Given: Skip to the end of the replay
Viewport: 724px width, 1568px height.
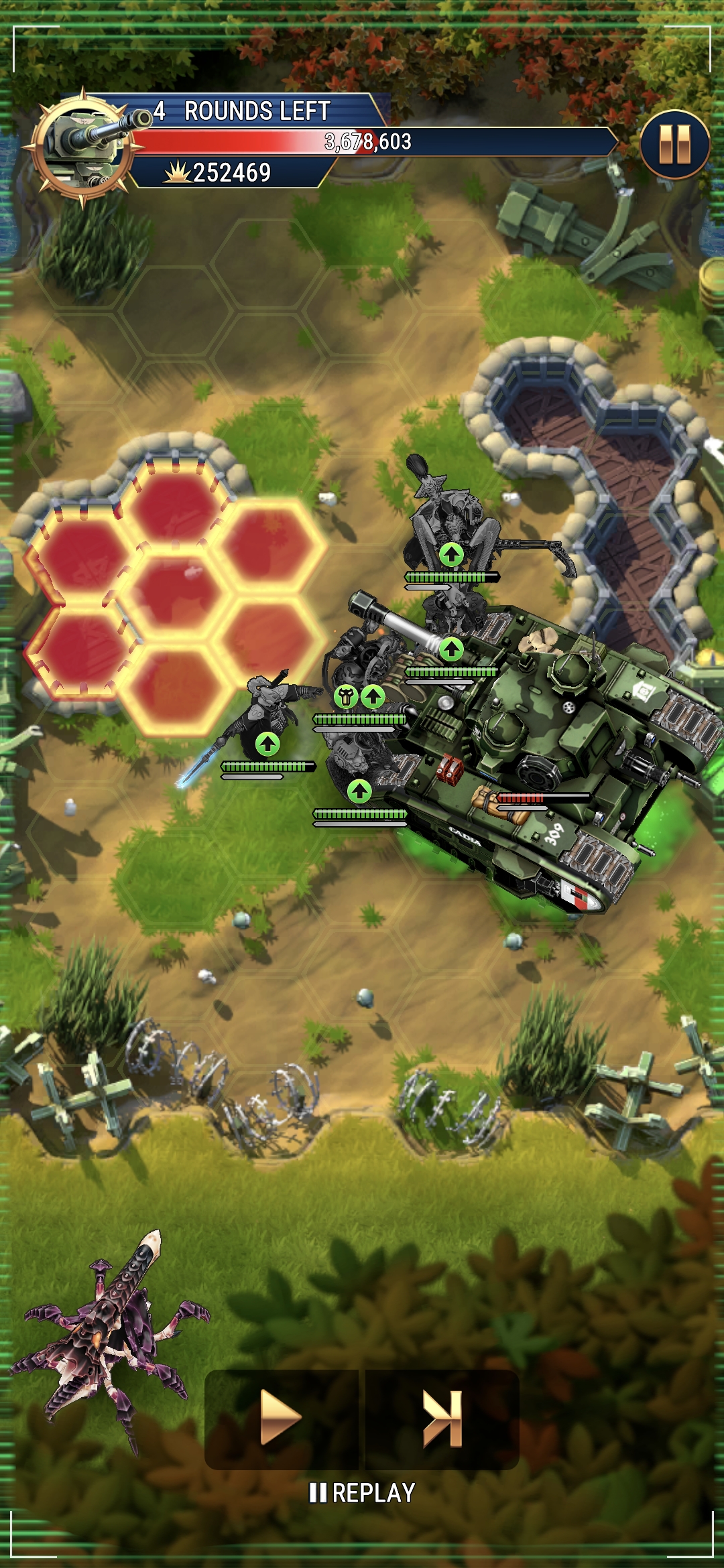Looking at the screenshot, I should point(442,1417).
